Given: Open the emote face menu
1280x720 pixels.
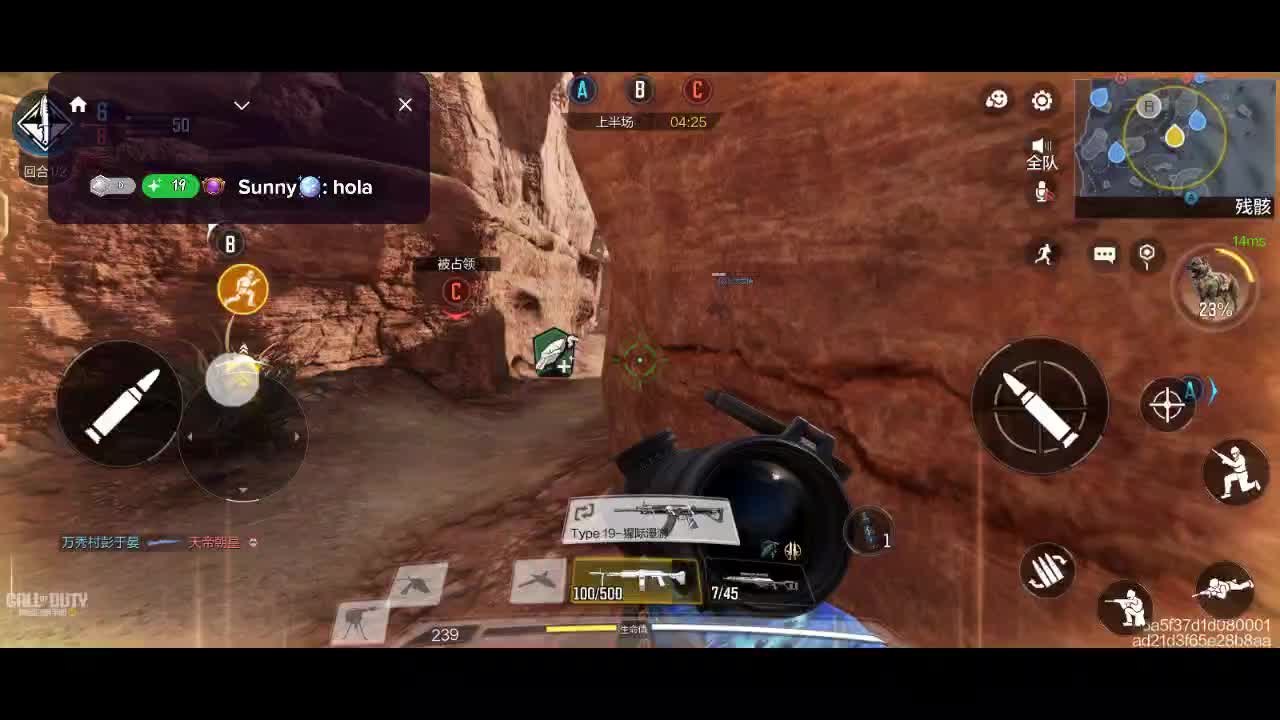Looking at the screenshot, I should point(997,100).
